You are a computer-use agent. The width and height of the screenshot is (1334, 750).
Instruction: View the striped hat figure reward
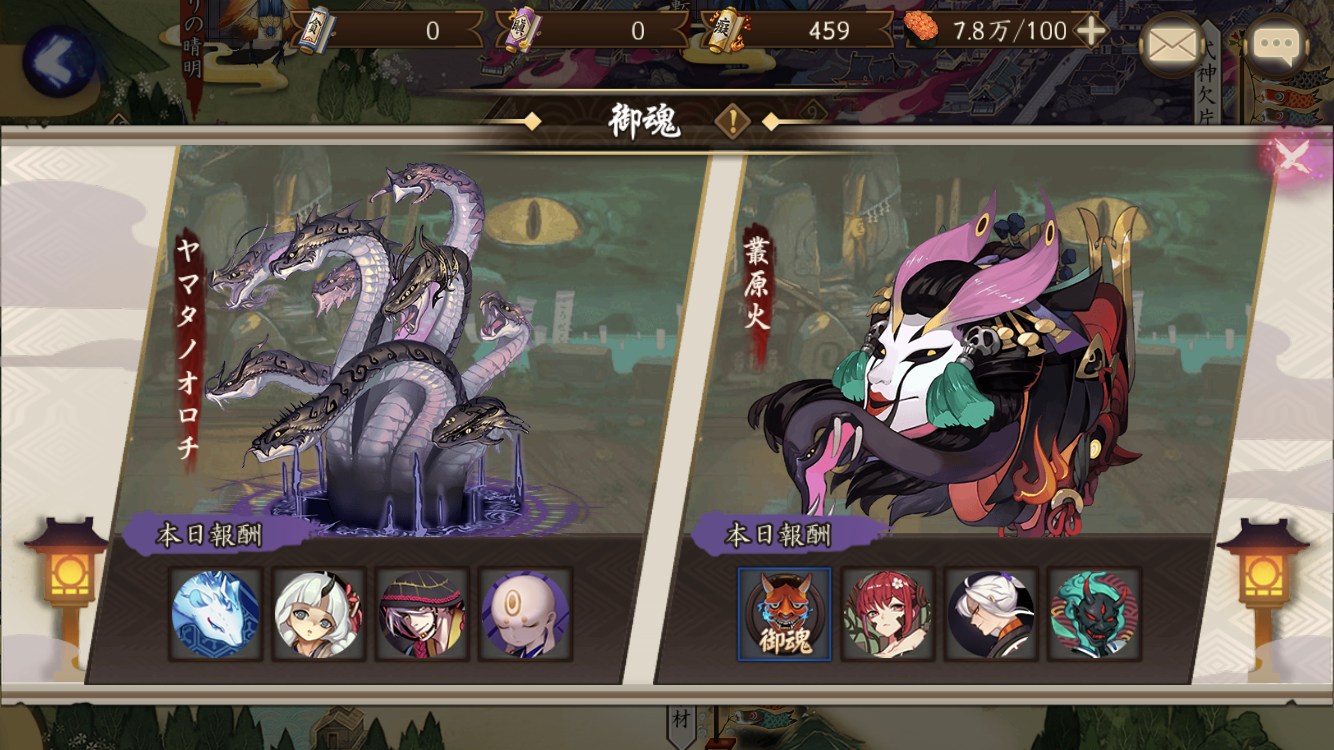point(422,614)
